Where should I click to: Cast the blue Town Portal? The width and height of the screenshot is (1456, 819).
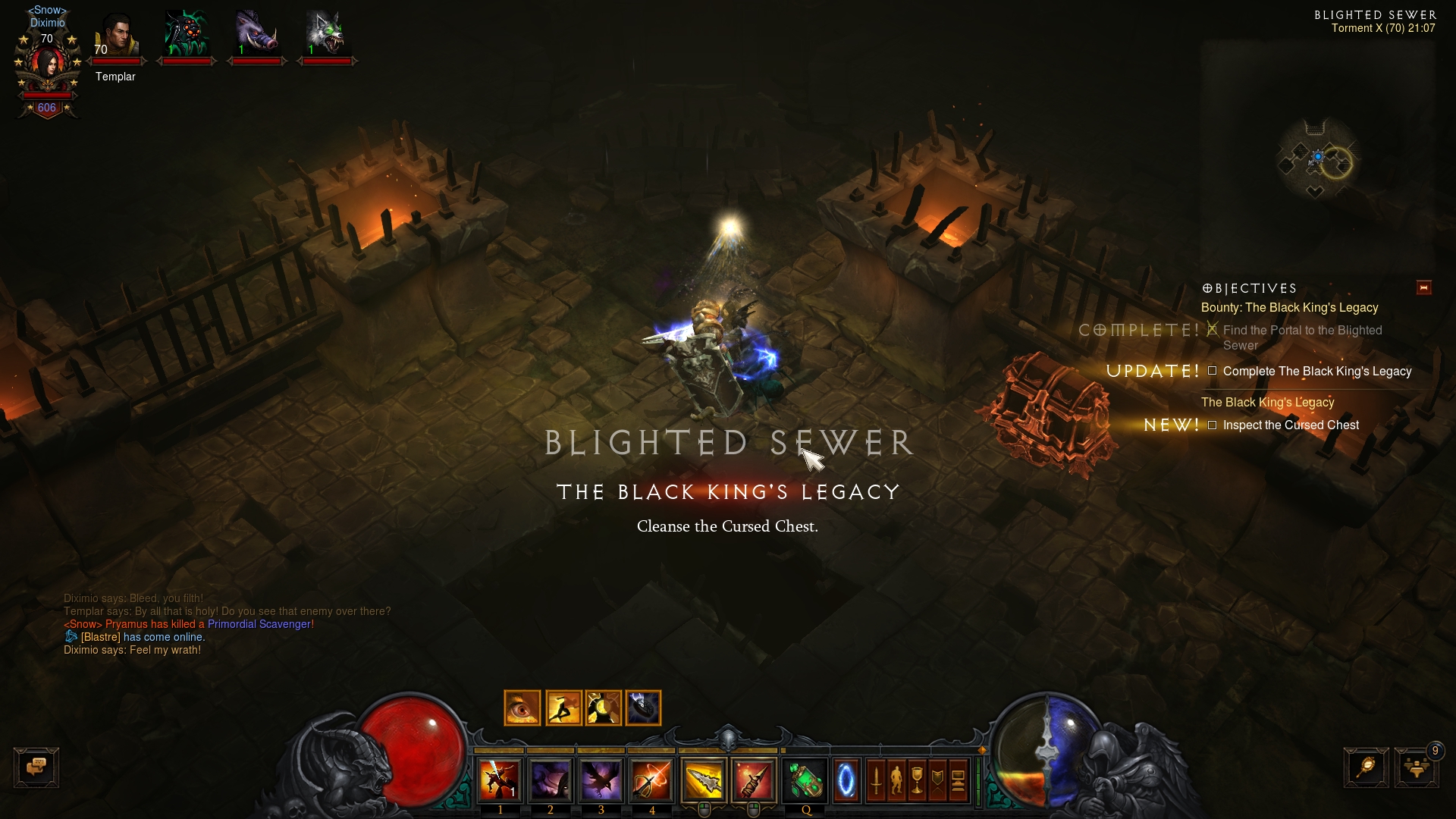tap(846, 780)
